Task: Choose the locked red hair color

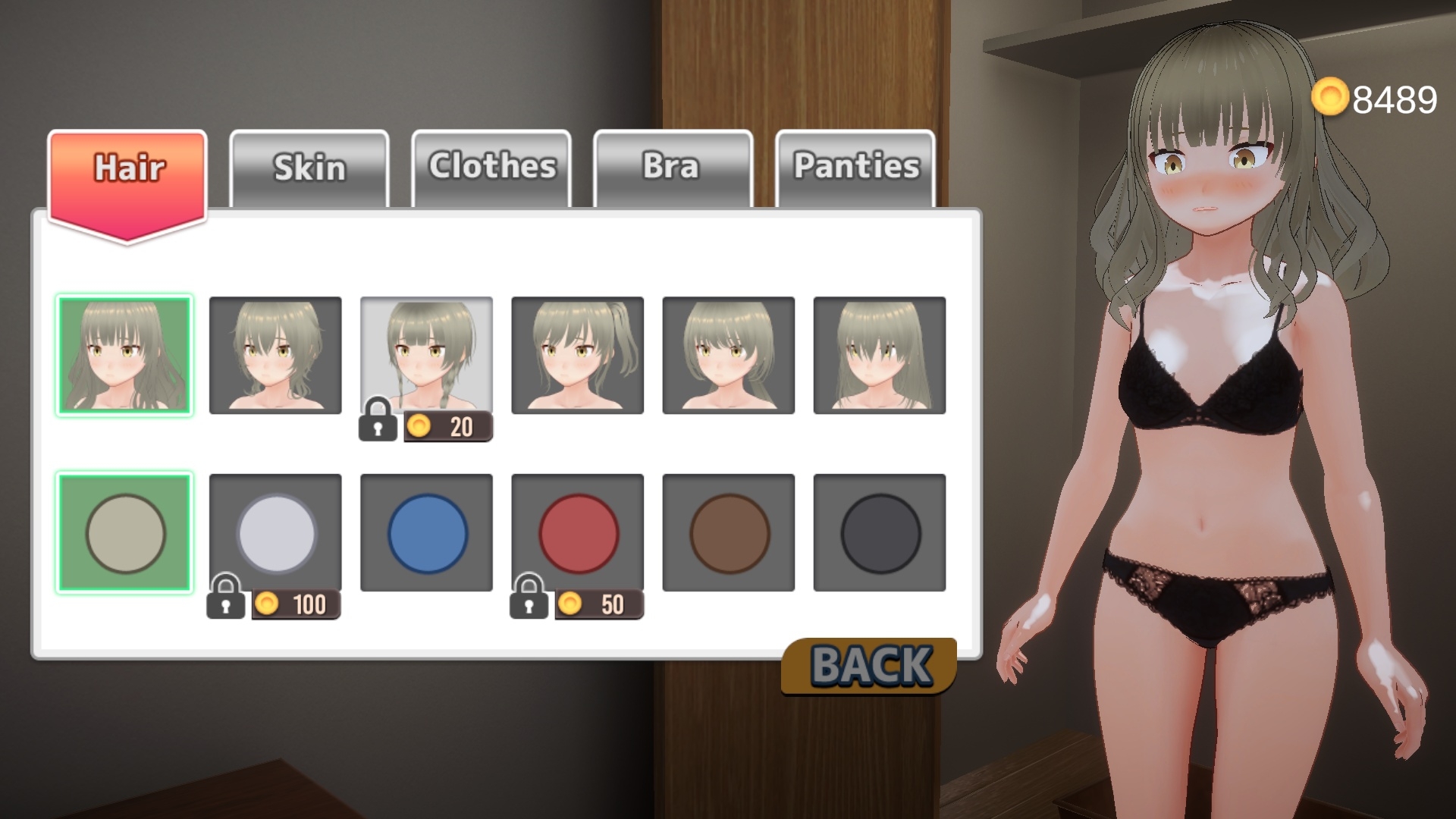Action: point(578,532)
